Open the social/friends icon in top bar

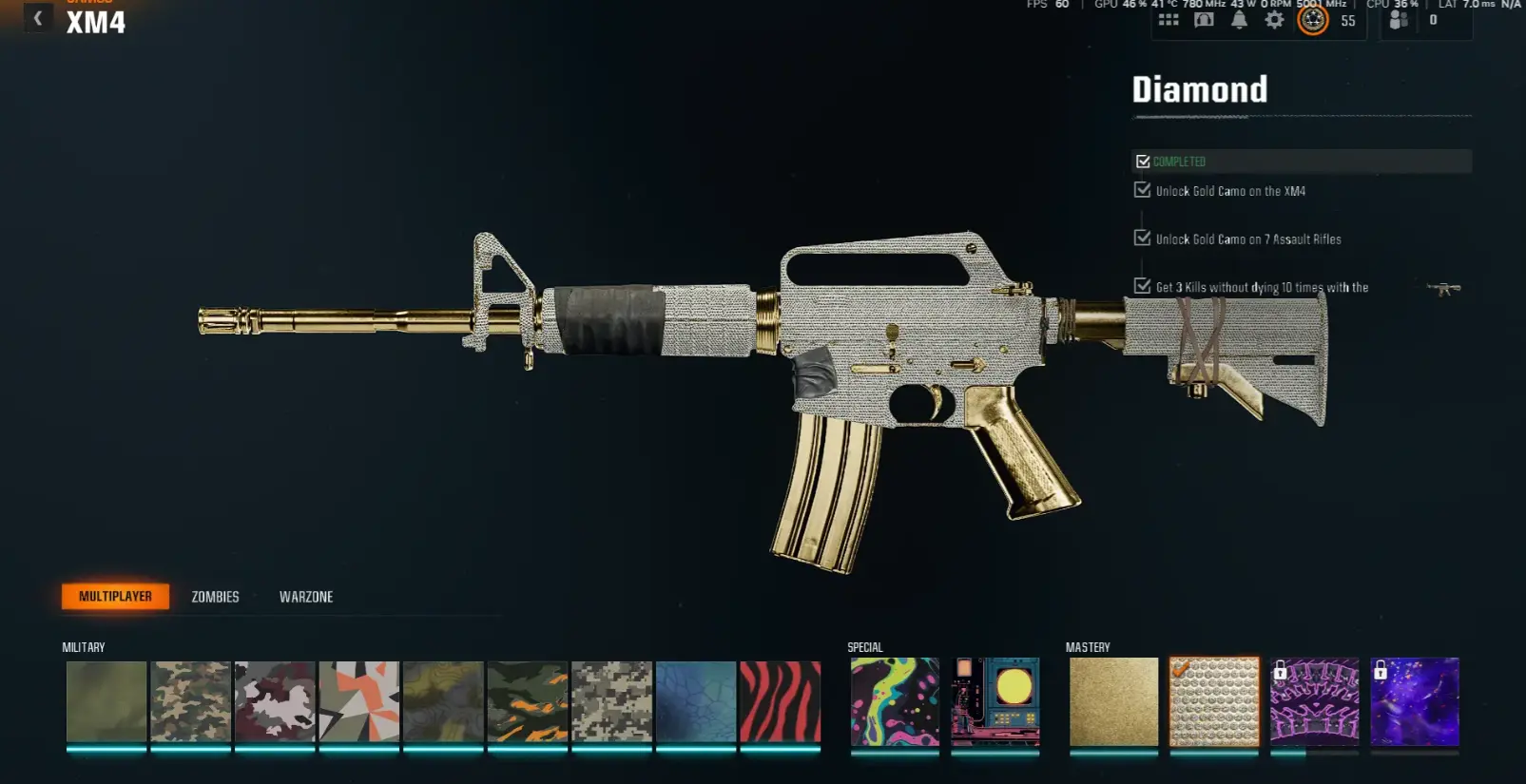pos(1398,20)
